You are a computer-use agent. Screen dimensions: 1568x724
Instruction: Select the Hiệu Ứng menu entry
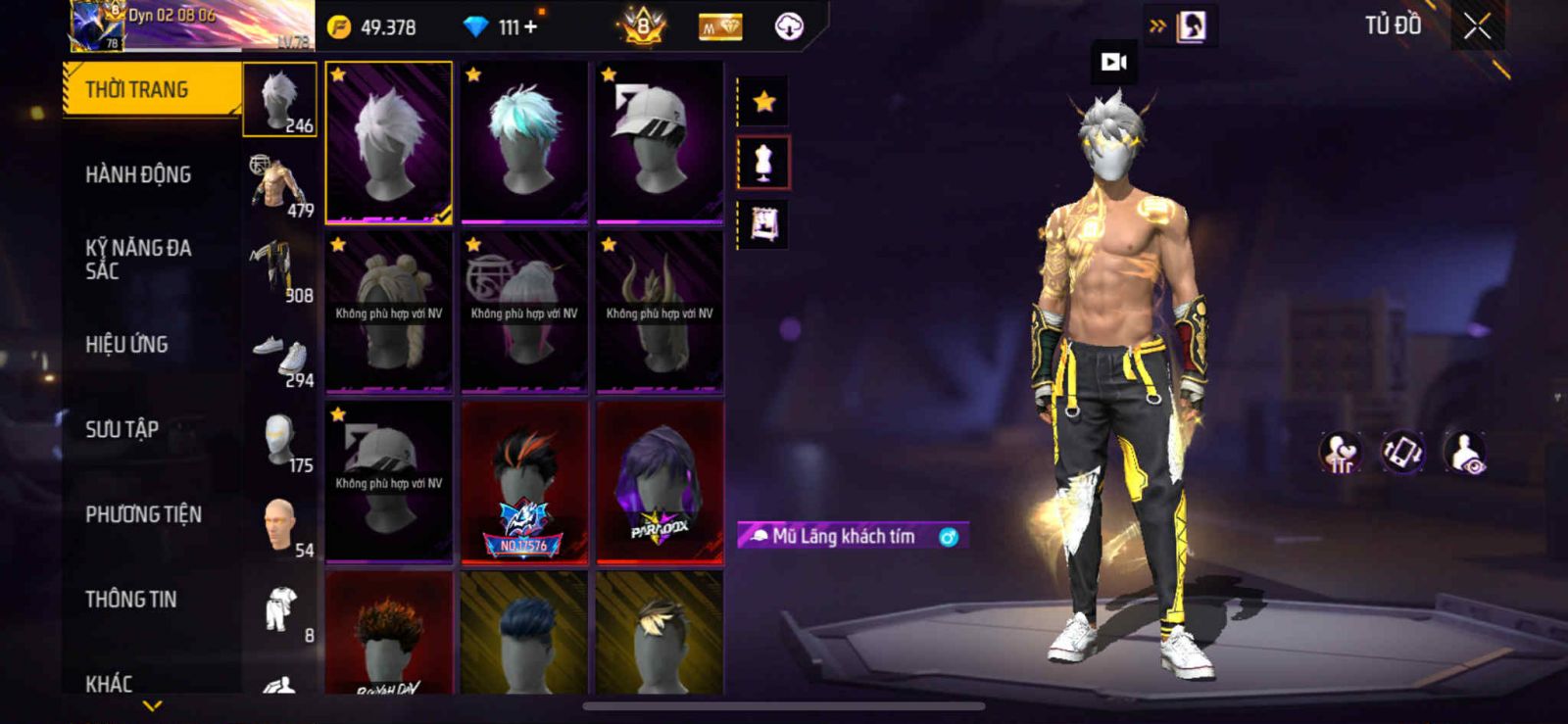pyautogui.click(x=126, y=345)
